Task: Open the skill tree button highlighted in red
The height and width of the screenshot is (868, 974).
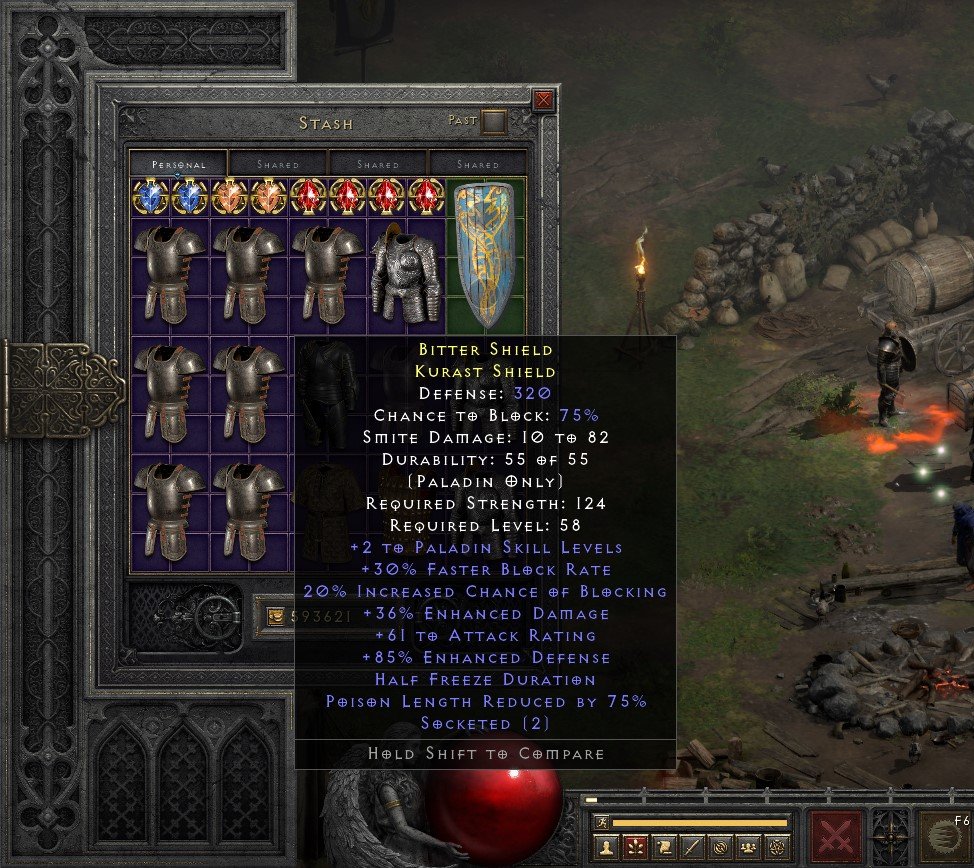Action: [x=634, y=848]
